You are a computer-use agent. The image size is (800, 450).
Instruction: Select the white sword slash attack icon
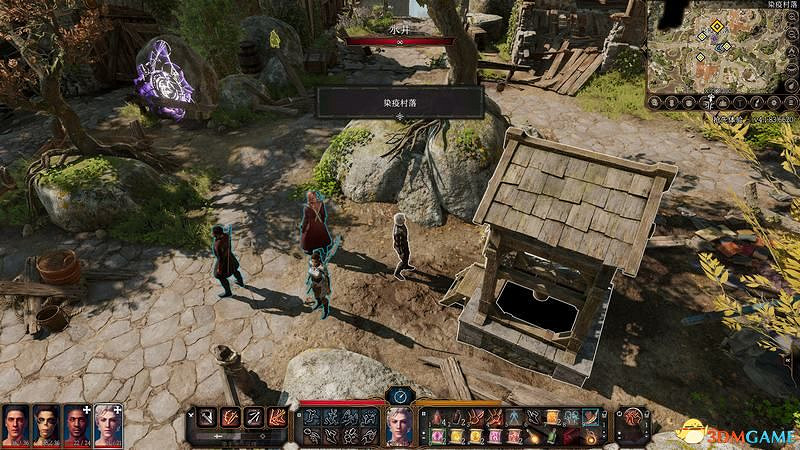207,417
